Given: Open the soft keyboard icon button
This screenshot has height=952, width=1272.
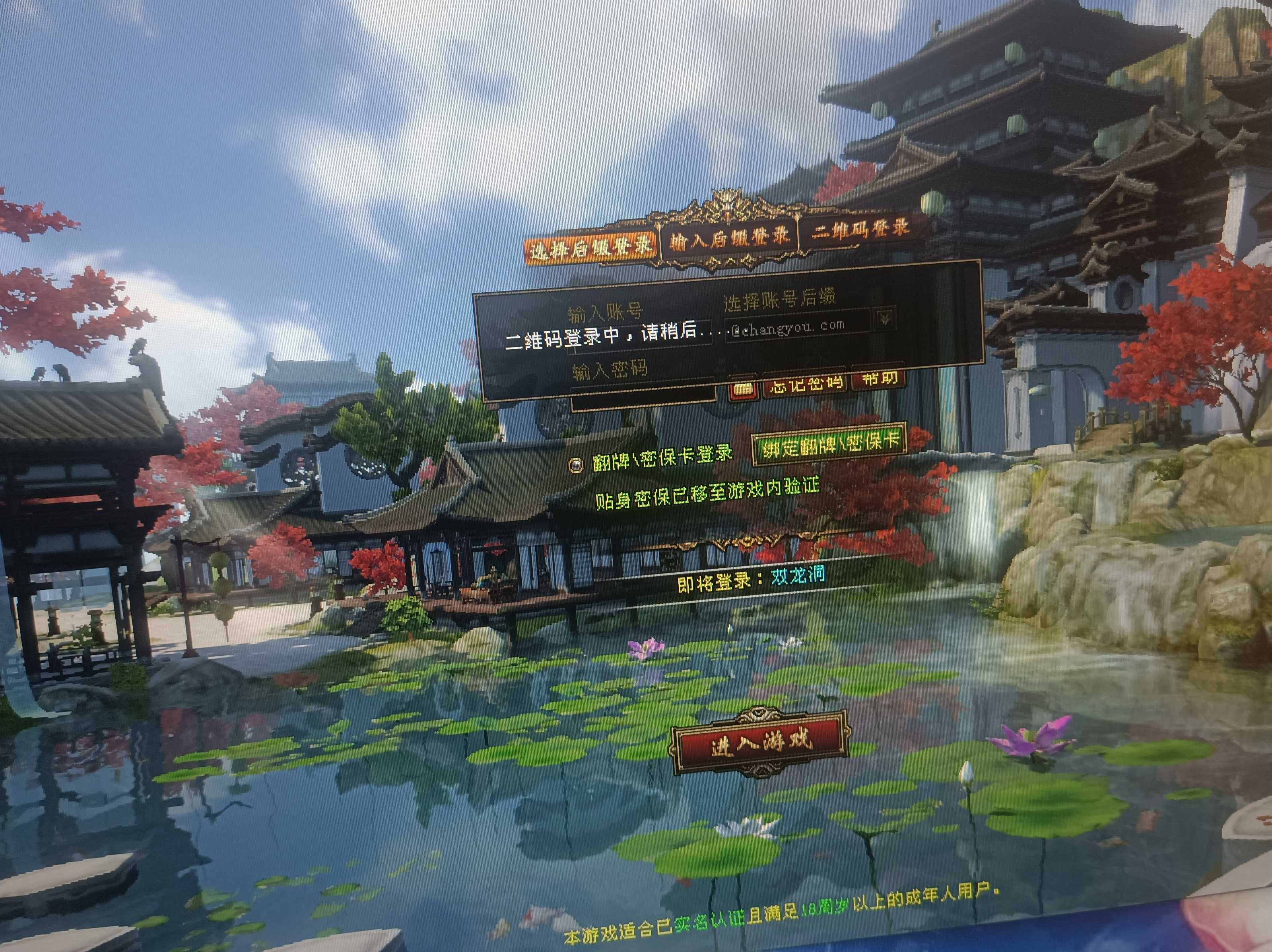Looking at the screenshot, I should (x=744, y=388).
